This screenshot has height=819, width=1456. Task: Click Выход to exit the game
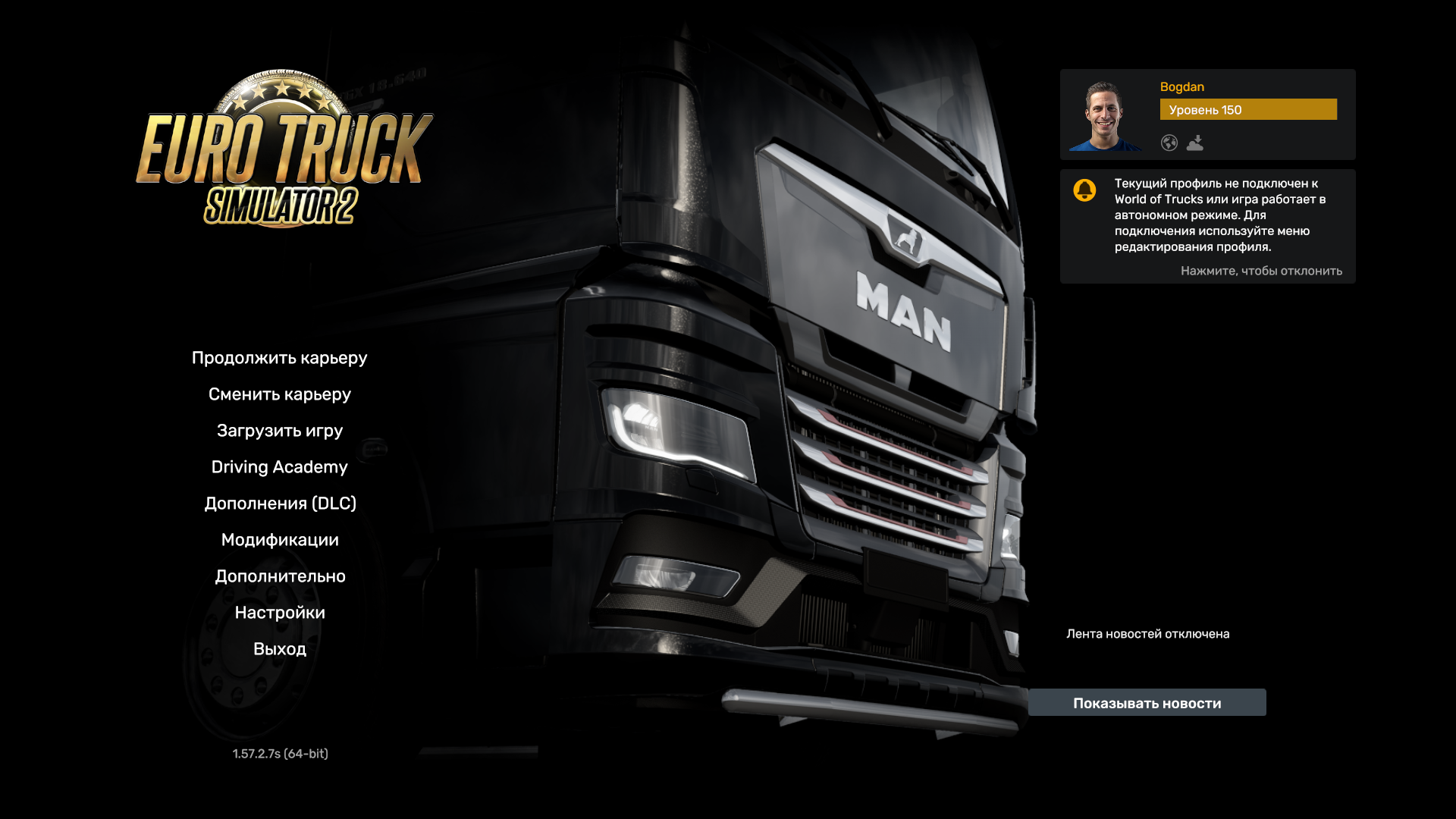pyautogui.click(x=281, y=648)
